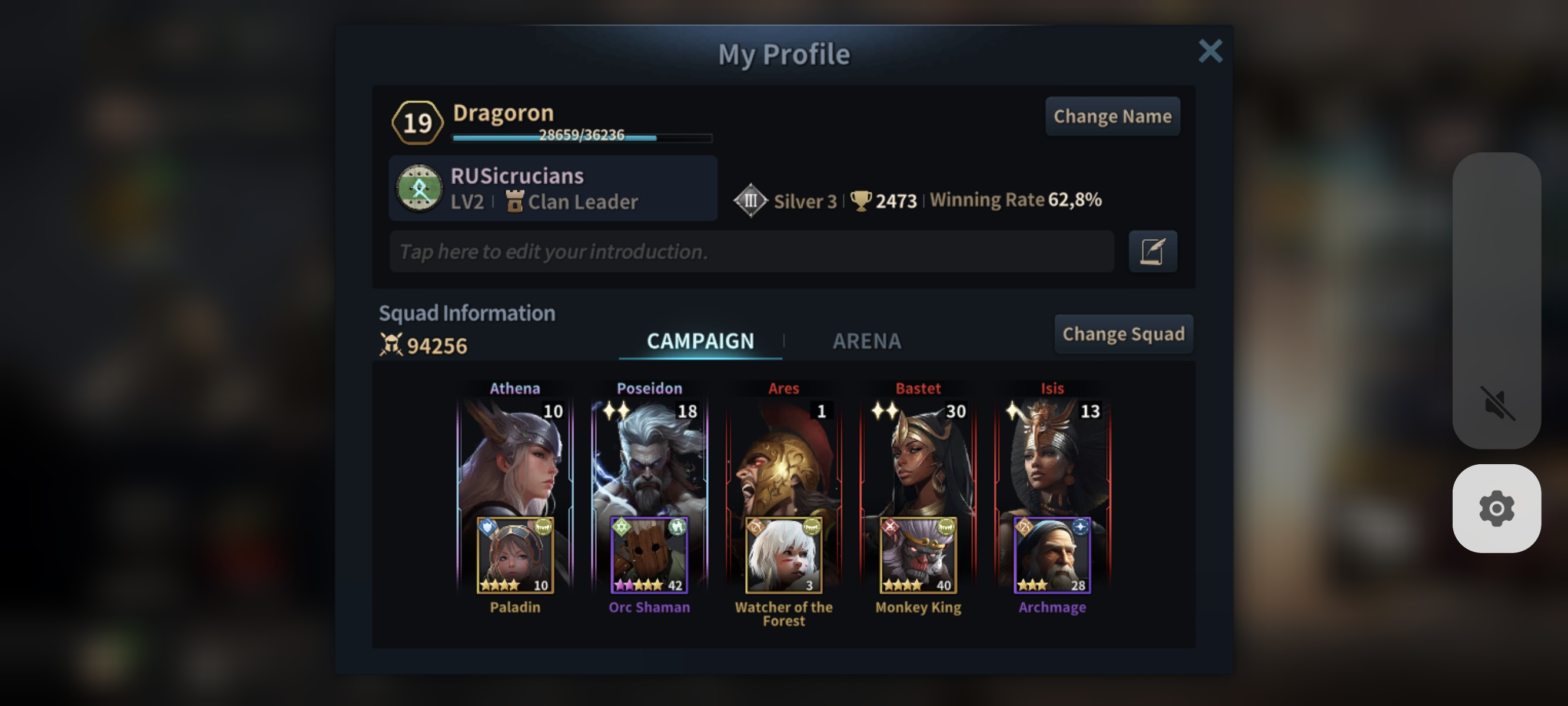
Task: Click the Paladin unit portrait
Action: pyautogui.click(x=515, y=555)
